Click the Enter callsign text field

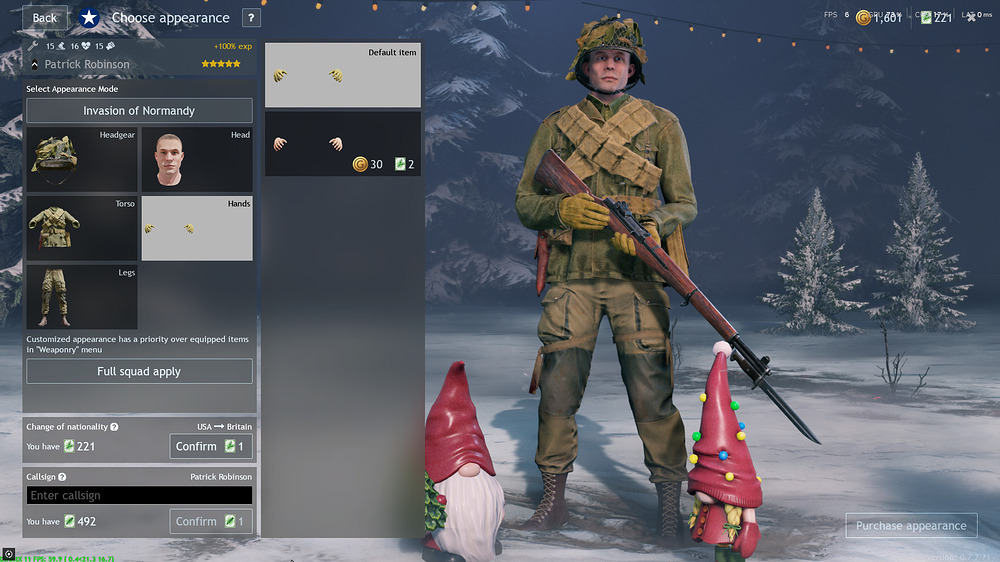[x=139, y=495]
